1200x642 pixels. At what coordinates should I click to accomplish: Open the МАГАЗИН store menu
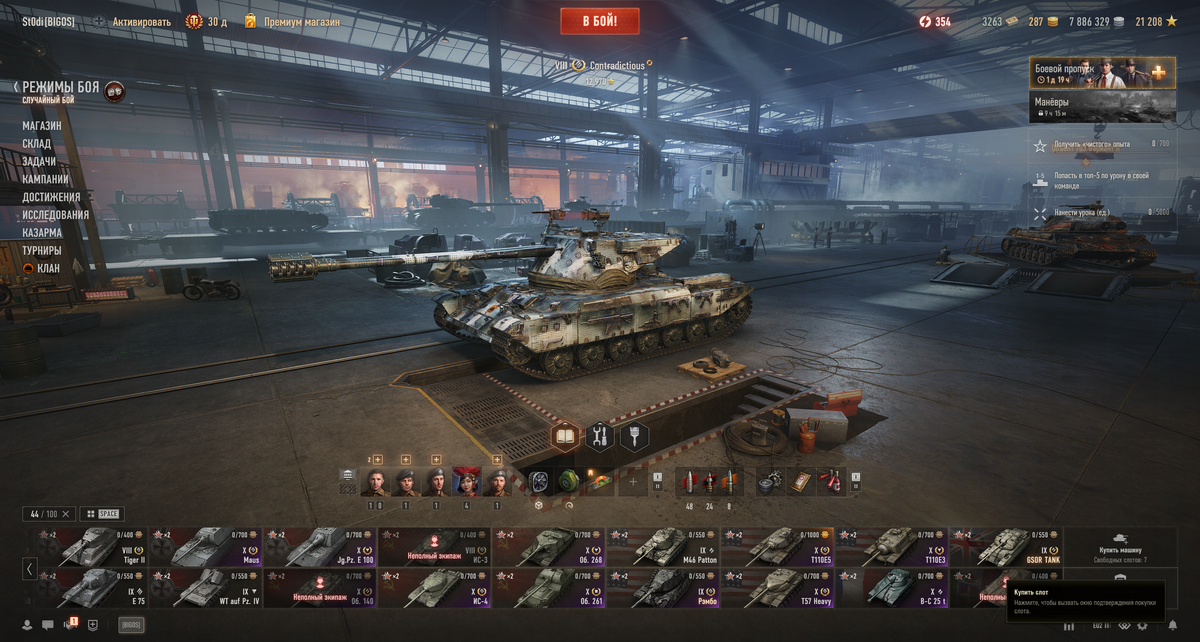click(x=42, y=126)
